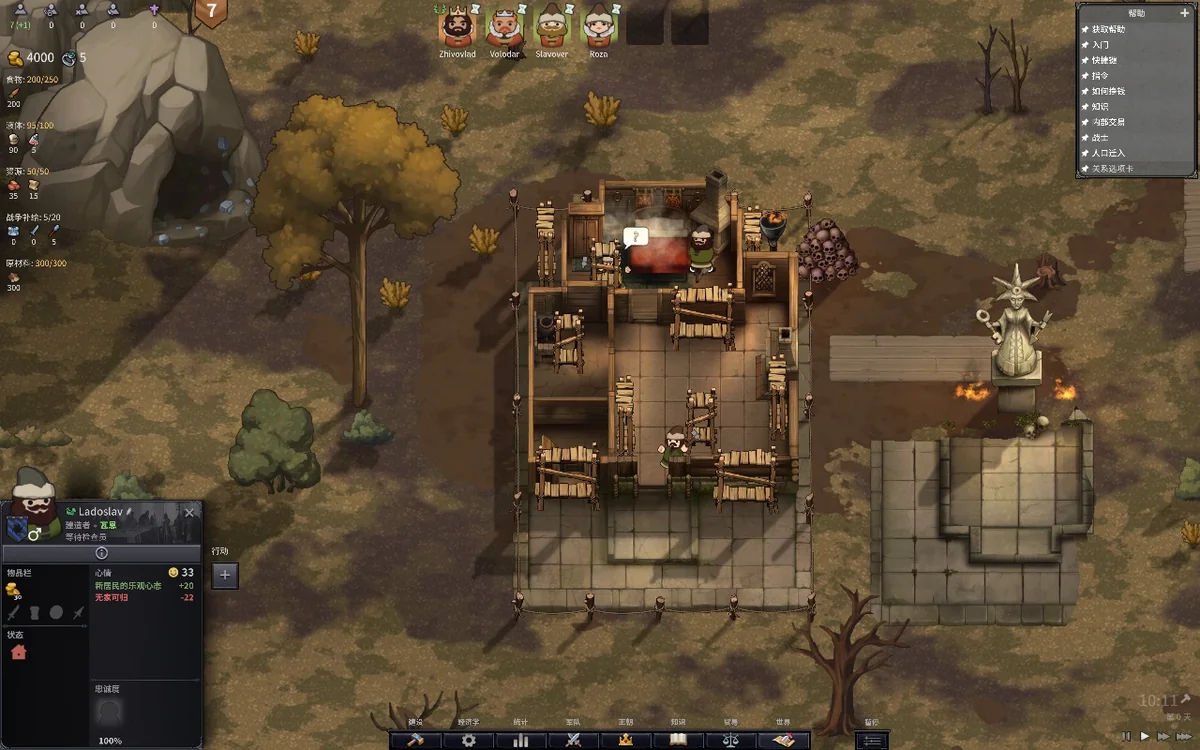Open the Economy gear menu

tap(468, 740)
